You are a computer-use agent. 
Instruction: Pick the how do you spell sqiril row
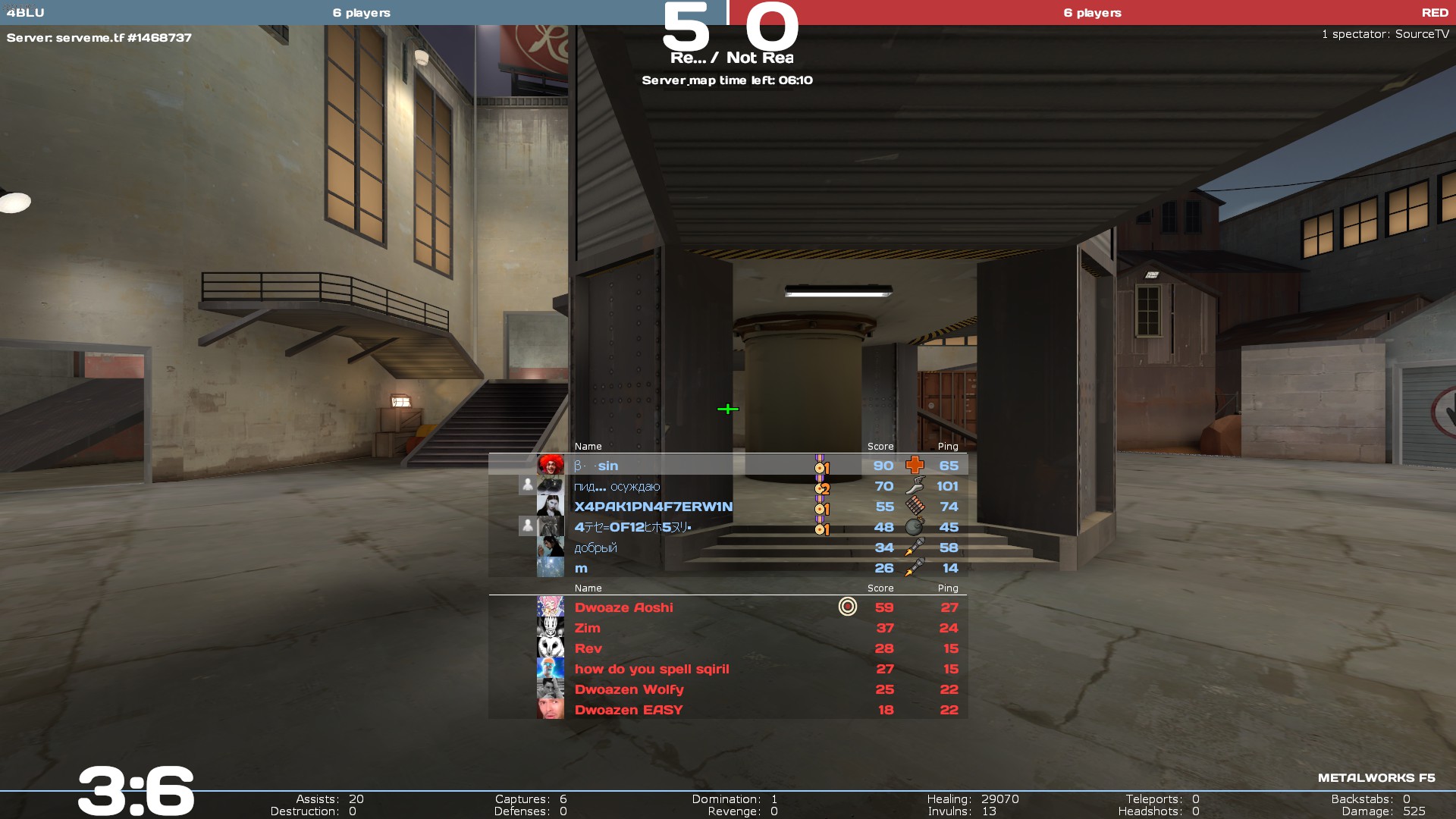(651, 669)
